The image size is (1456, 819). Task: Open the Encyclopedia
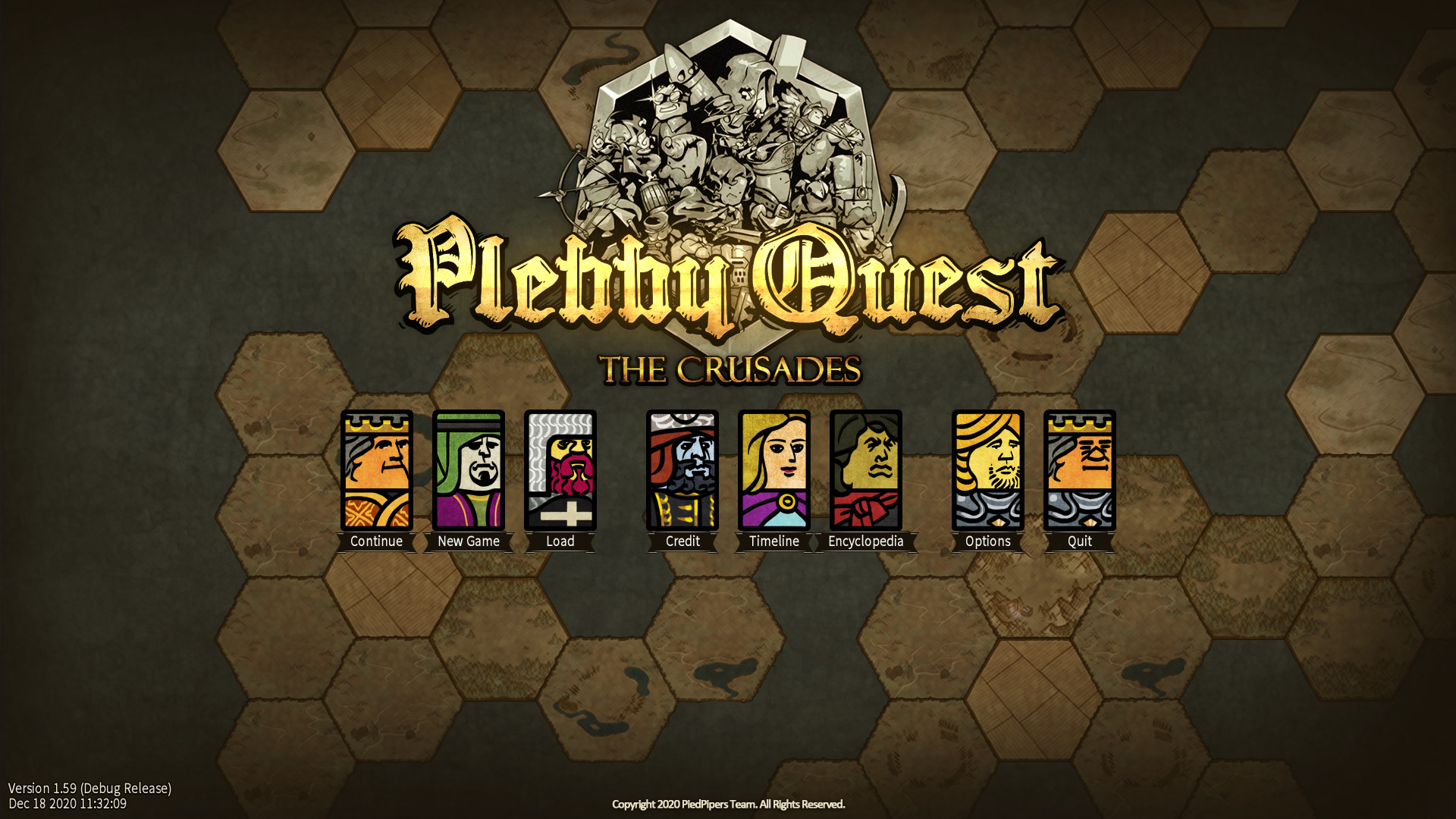865,541
